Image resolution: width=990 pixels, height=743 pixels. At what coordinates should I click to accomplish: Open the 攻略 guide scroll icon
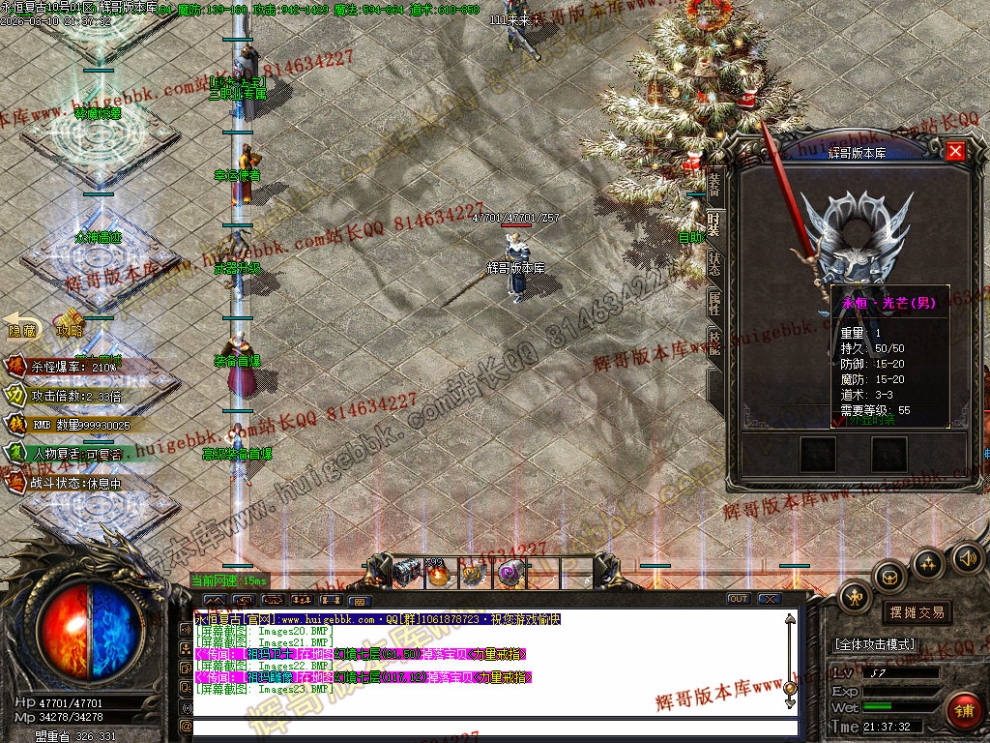click(x=70, y=323)
